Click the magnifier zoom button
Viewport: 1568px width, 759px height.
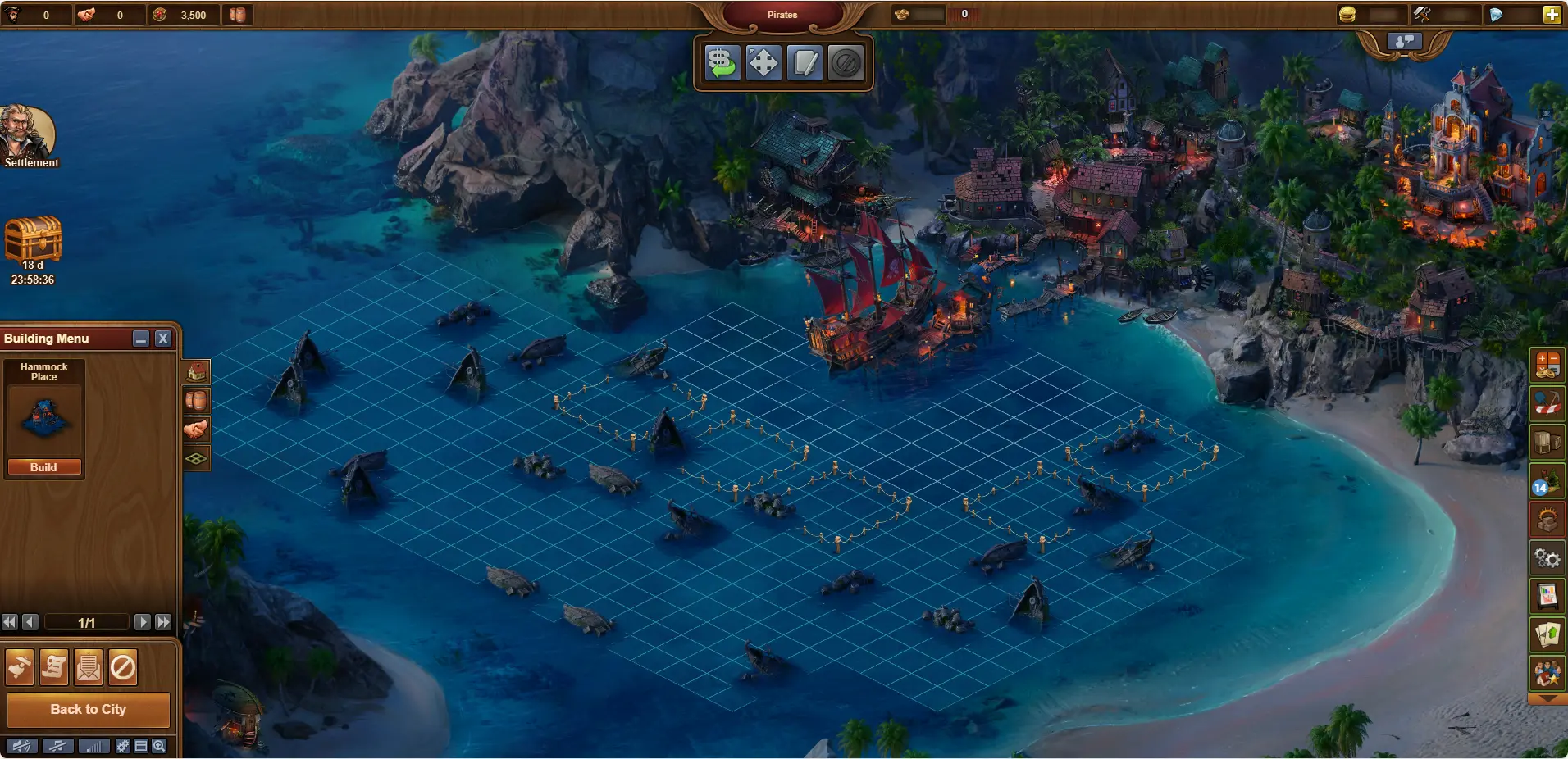click(x=159, y=746)
